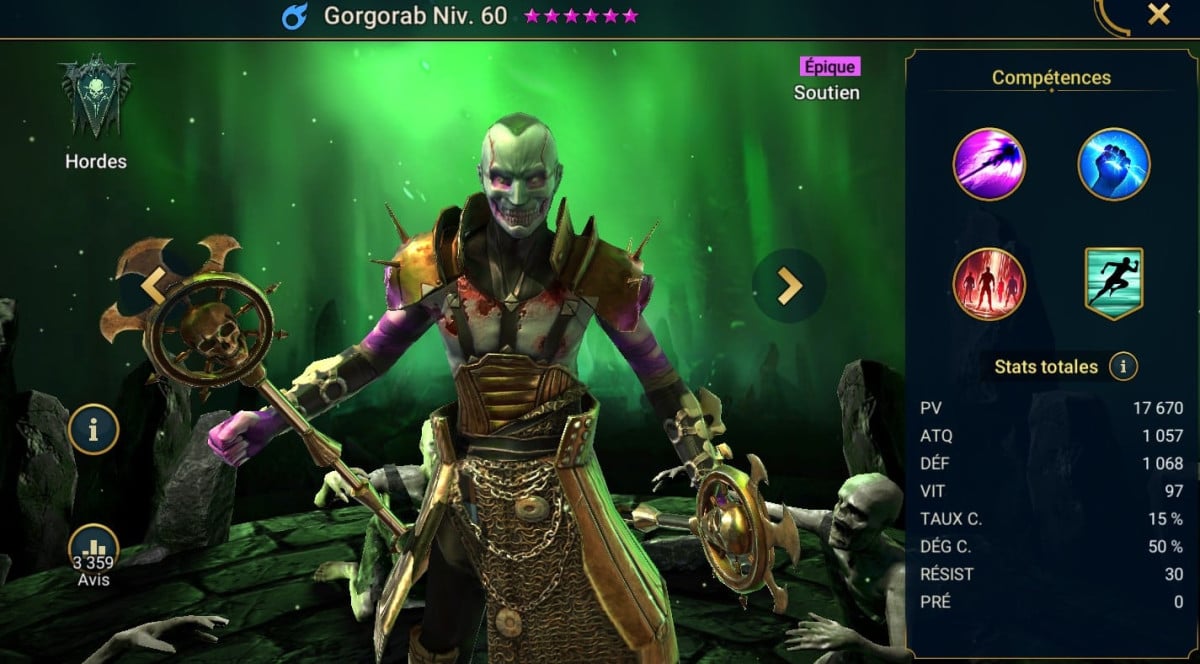Image resolution: width=1200 pixels, height=664 pixels.
Task: Show details for Stats totales info icon
Action: point(1123,367)
